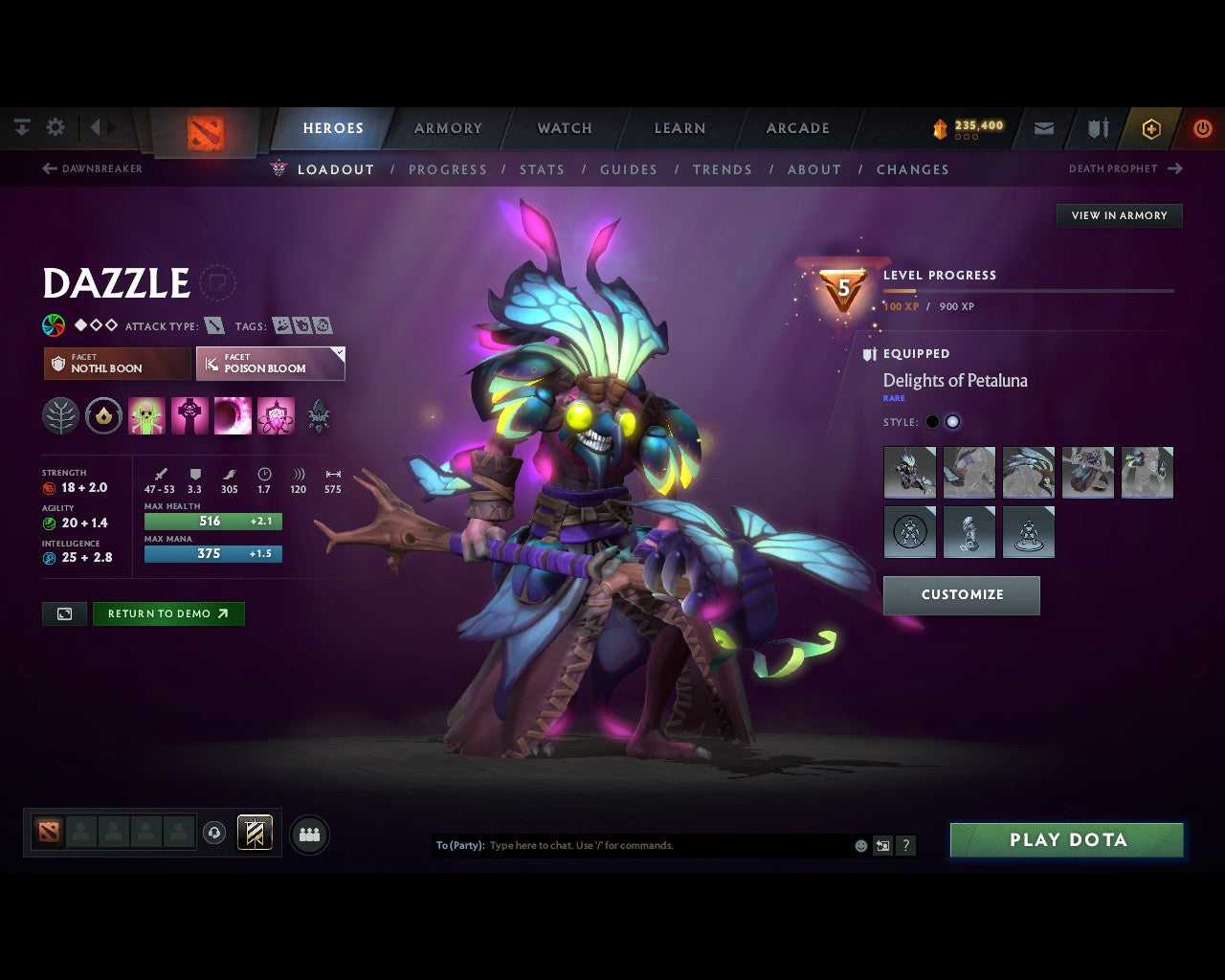Switch to the Nothl Boon facet
The width and height of the screenshot is (1225, 980).
tap(116, 364)
